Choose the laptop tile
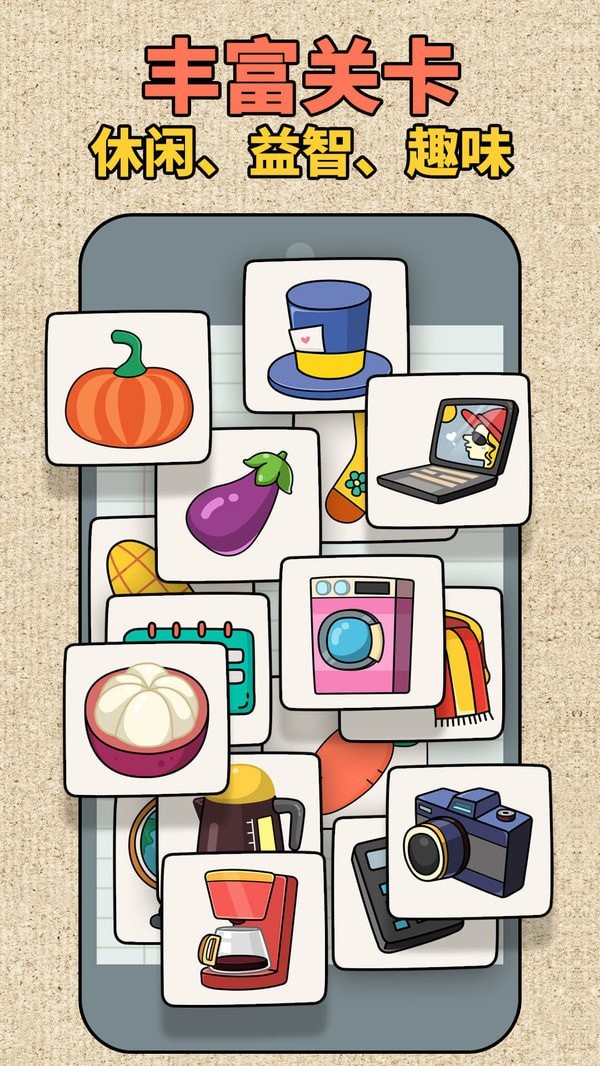 click(447, 450)
